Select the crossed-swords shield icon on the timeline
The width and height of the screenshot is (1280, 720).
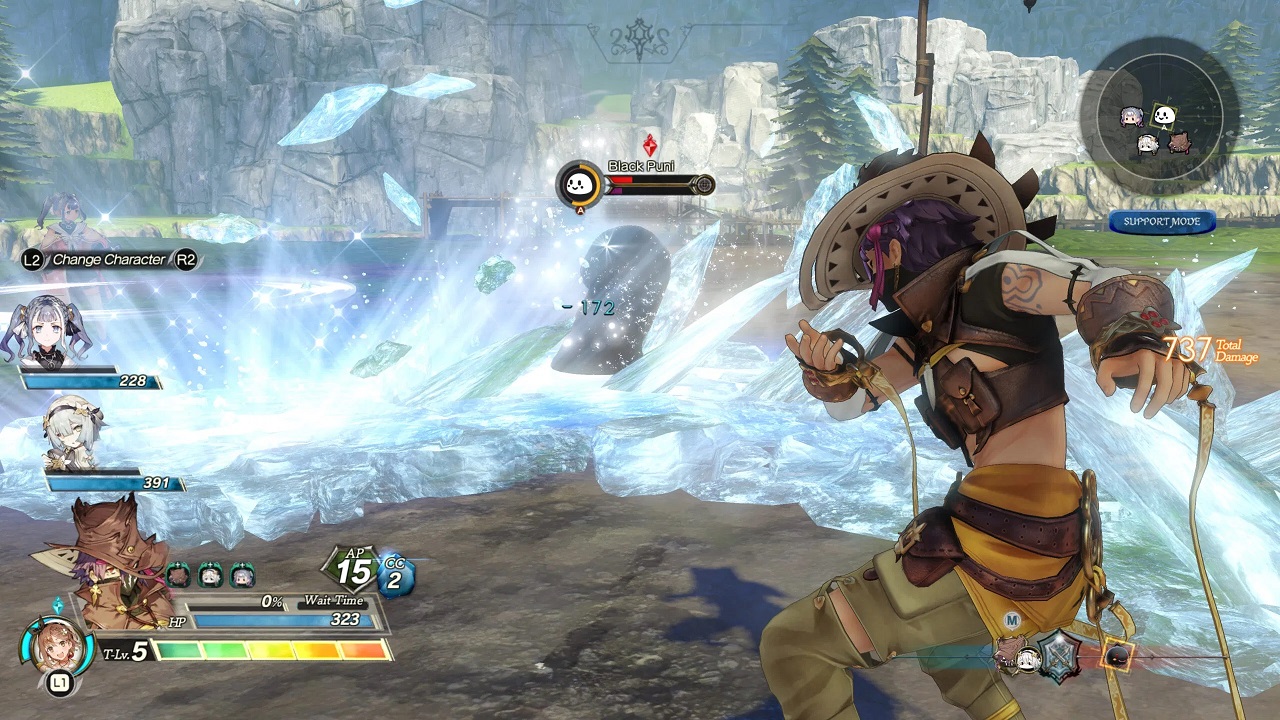click(x=1059, y=655)
